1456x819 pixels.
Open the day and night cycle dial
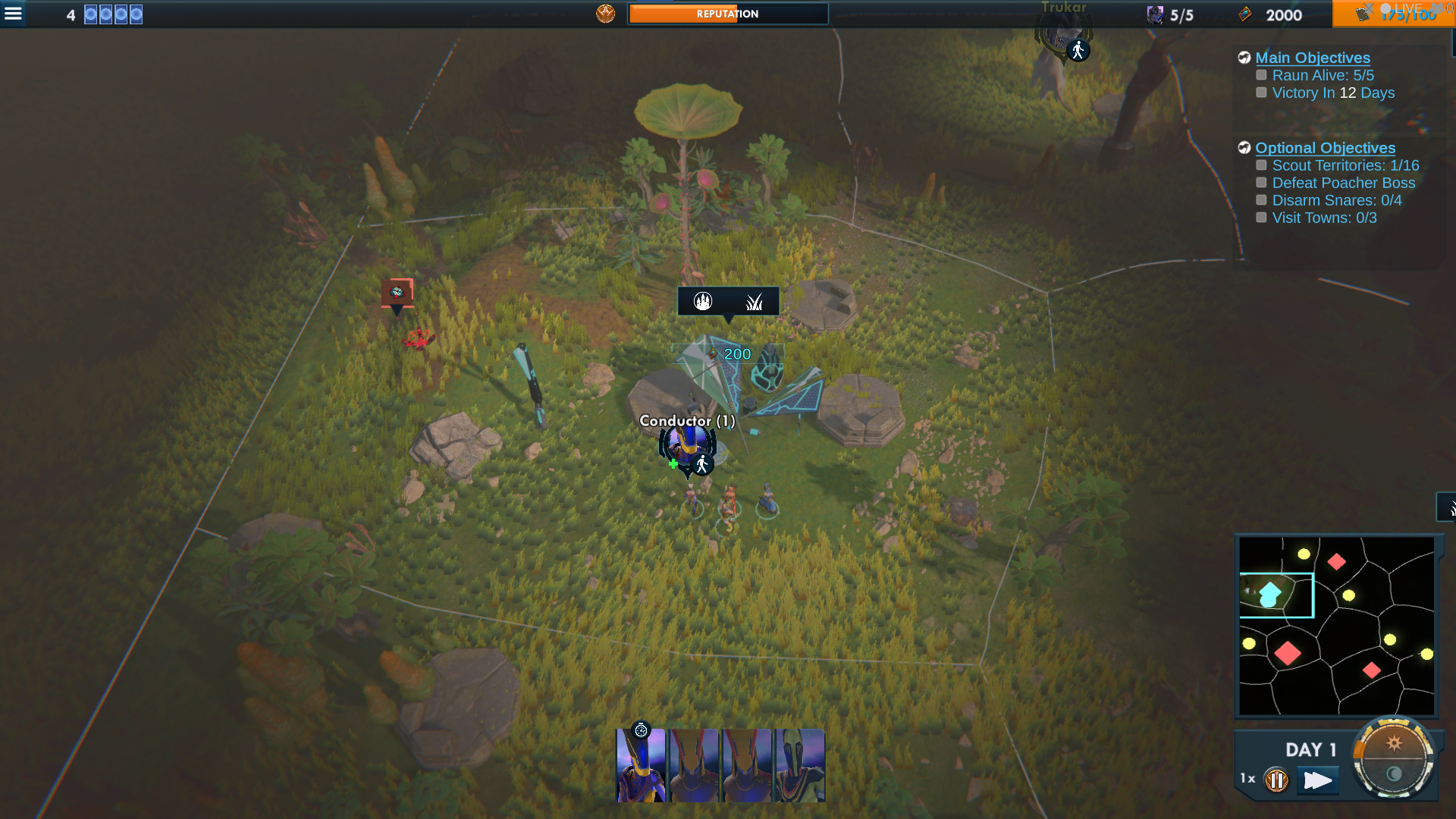pos(1393,758)
